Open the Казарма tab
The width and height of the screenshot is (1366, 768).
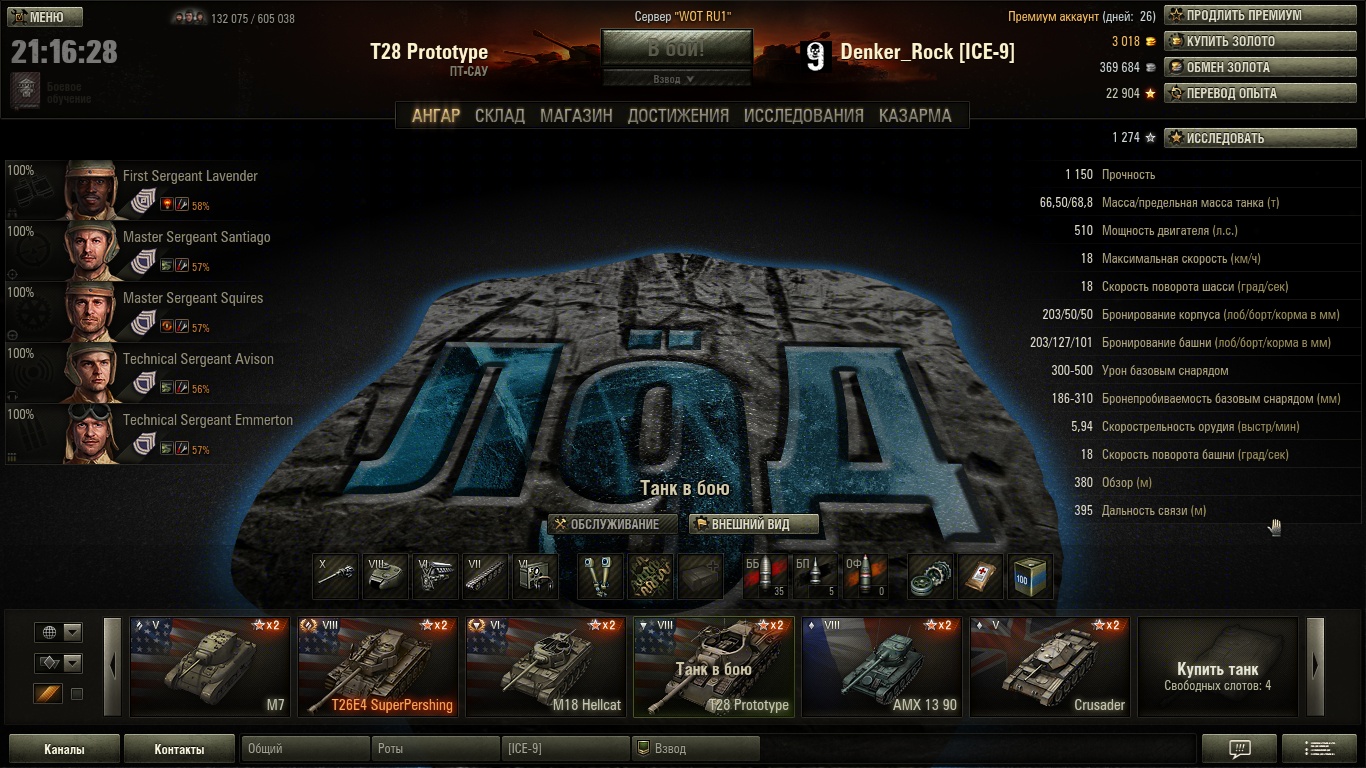(x=915, y=115)
